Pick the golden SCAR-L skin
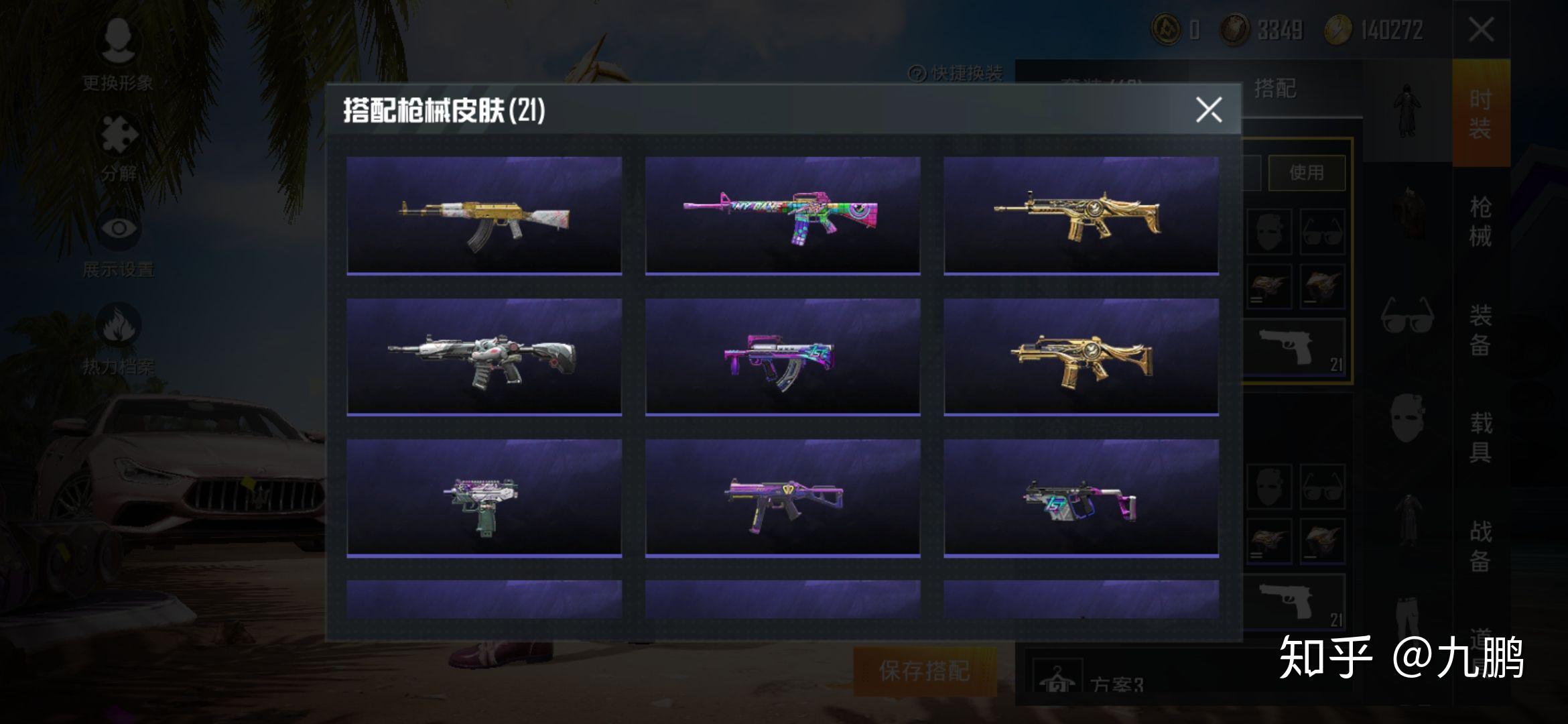This screenshot has height=724, width=1568. [1081, 215]
